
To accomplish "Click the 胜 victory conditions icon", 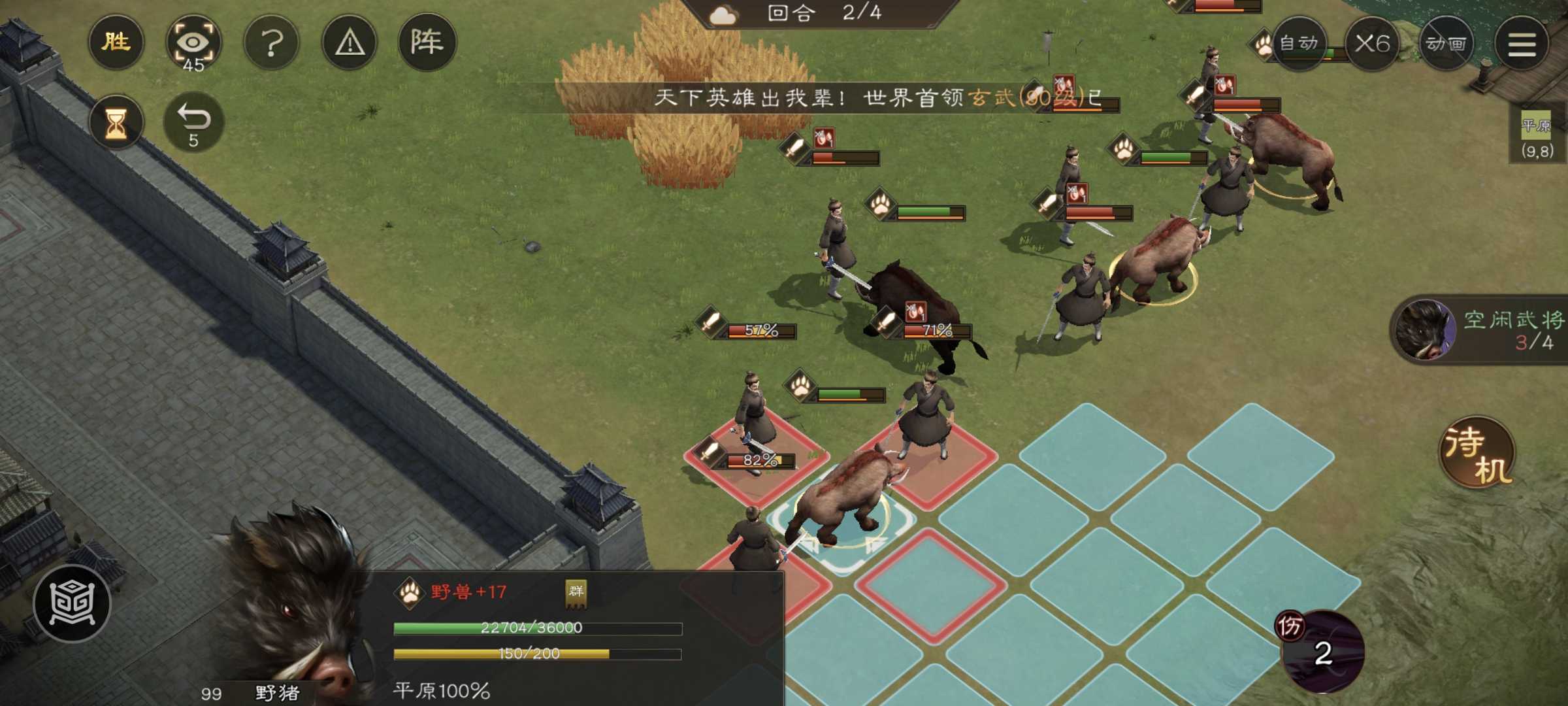I will [x=116, y=42].
